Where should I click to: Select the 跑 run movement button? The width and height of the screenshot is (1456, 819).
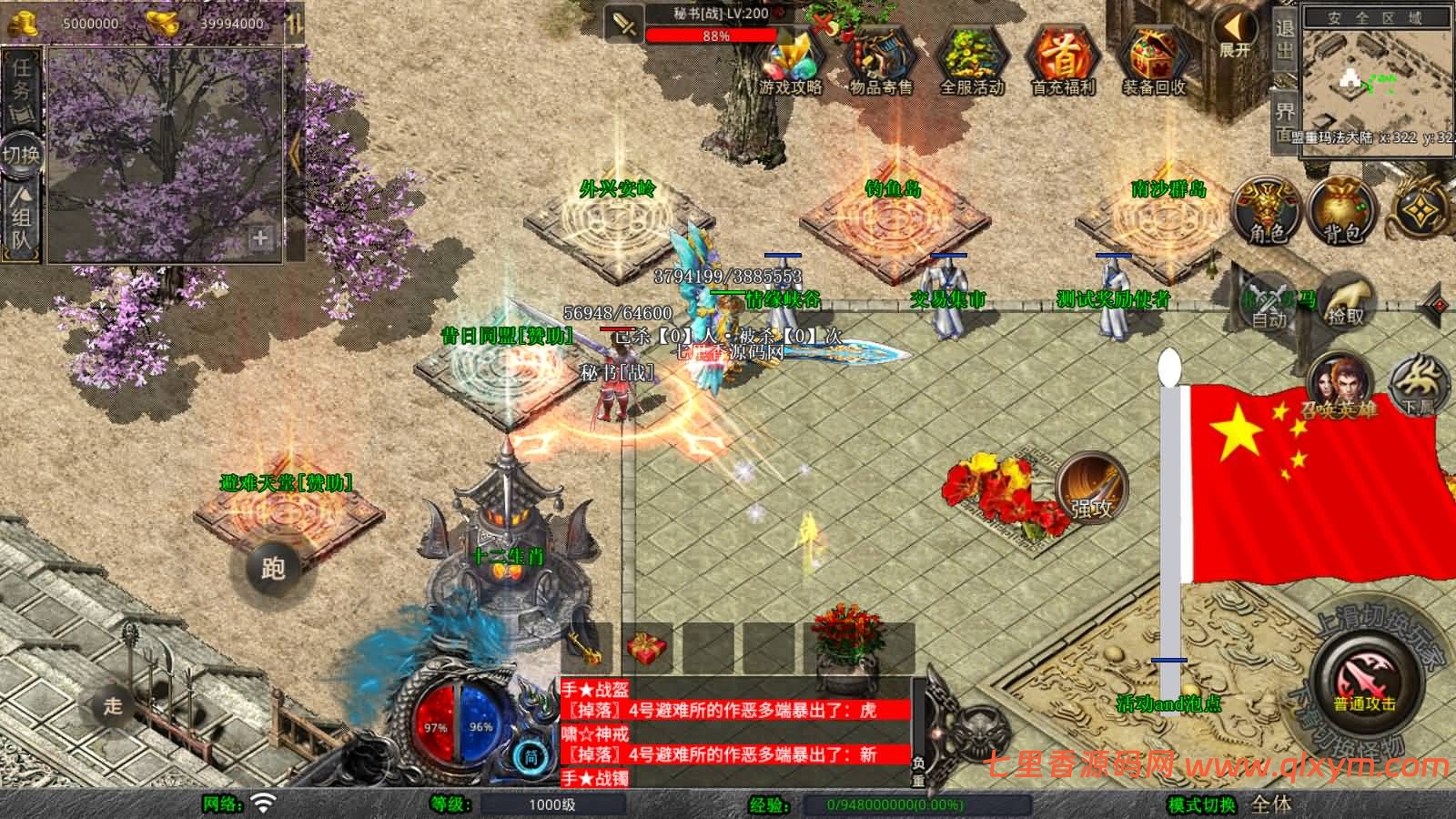pos(272,569)
